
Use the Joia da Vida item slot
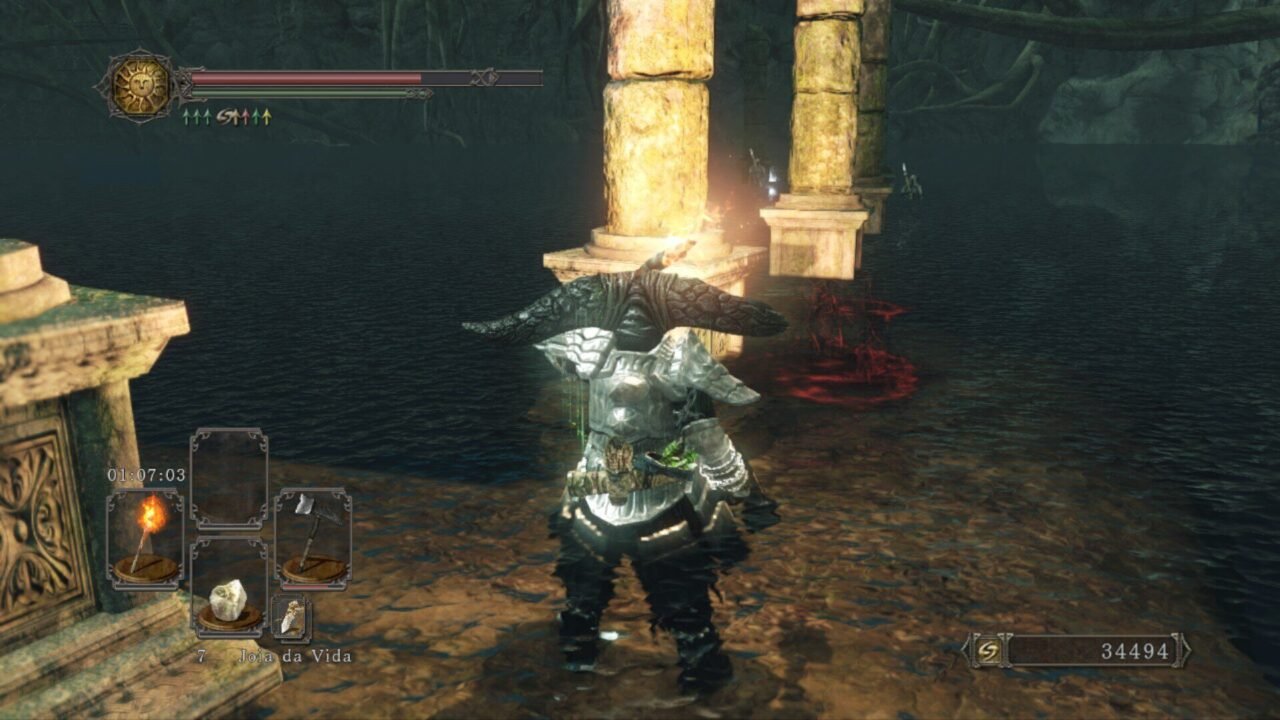229,588
